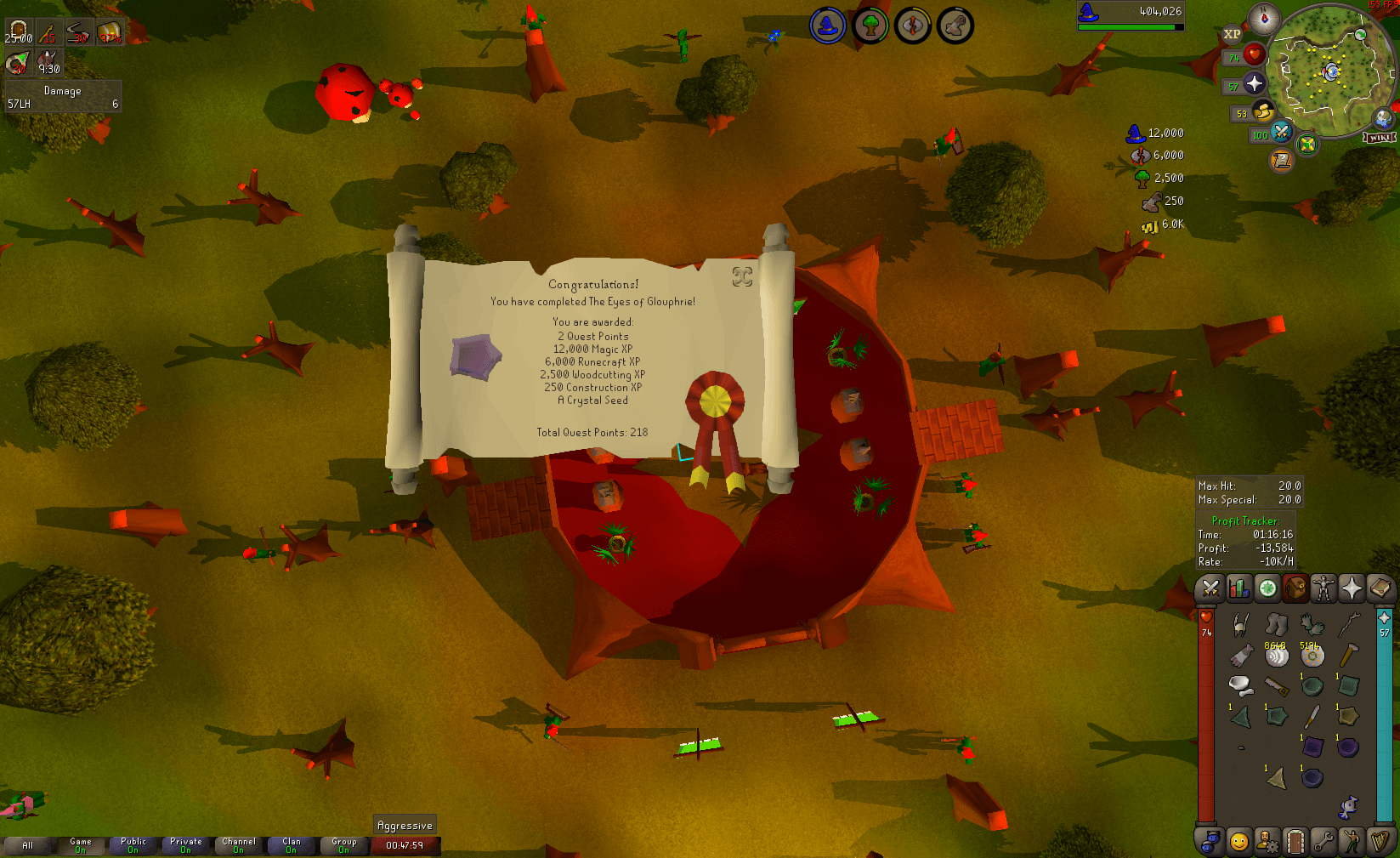Click the Logout door button

pyautogui.click(x=1295, y=843)
